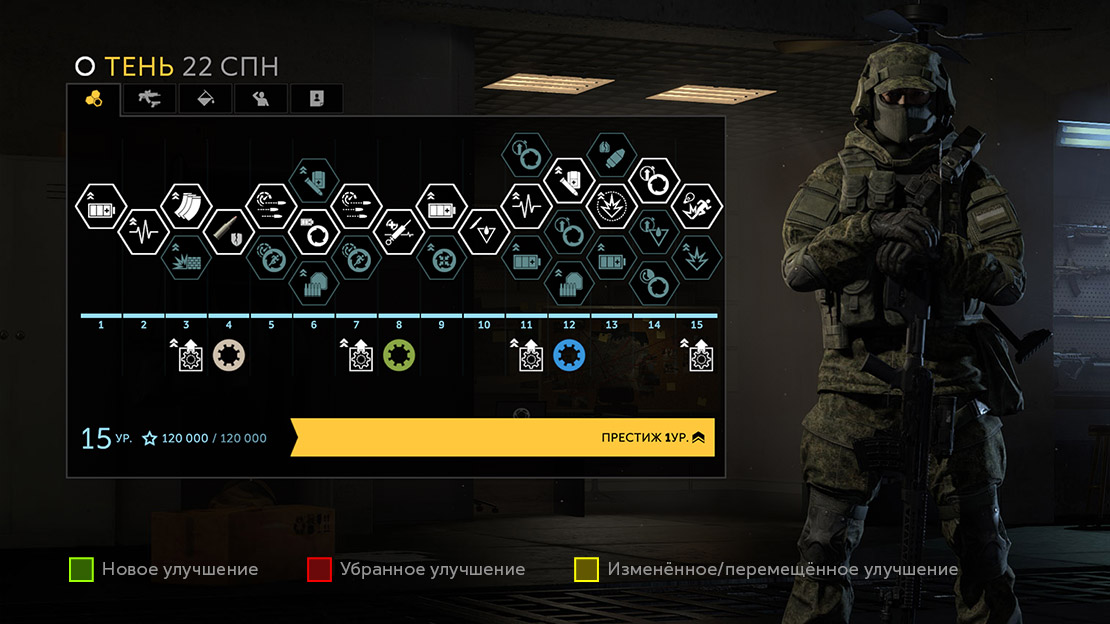1110x624 pixels.
Task: Open the paint bucket camouflage tab
Action: click(204, 98)
